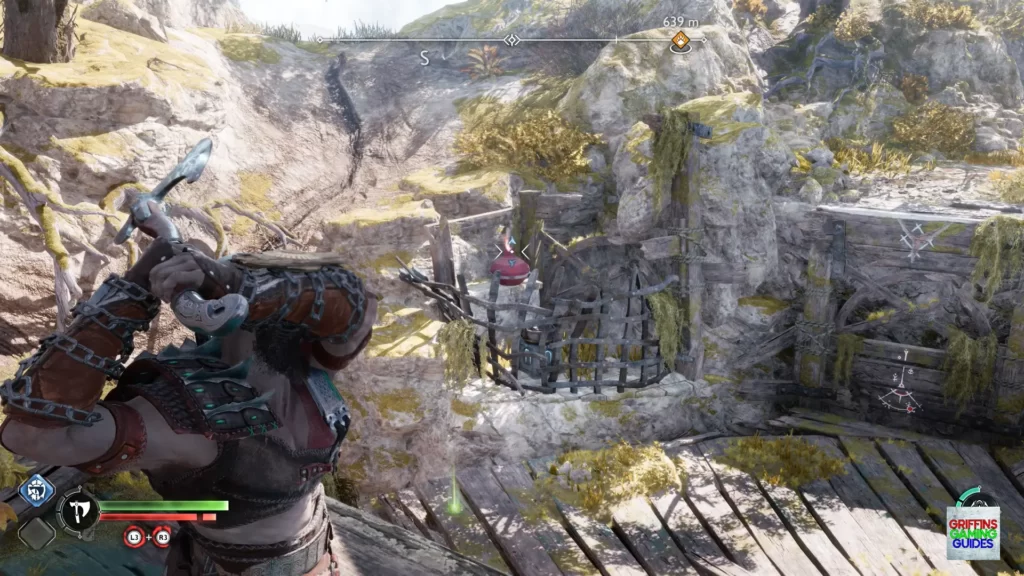Click the orange quest marker on the compass
This screenshot has width=1024, height=576.
click(x=680, y=41)
